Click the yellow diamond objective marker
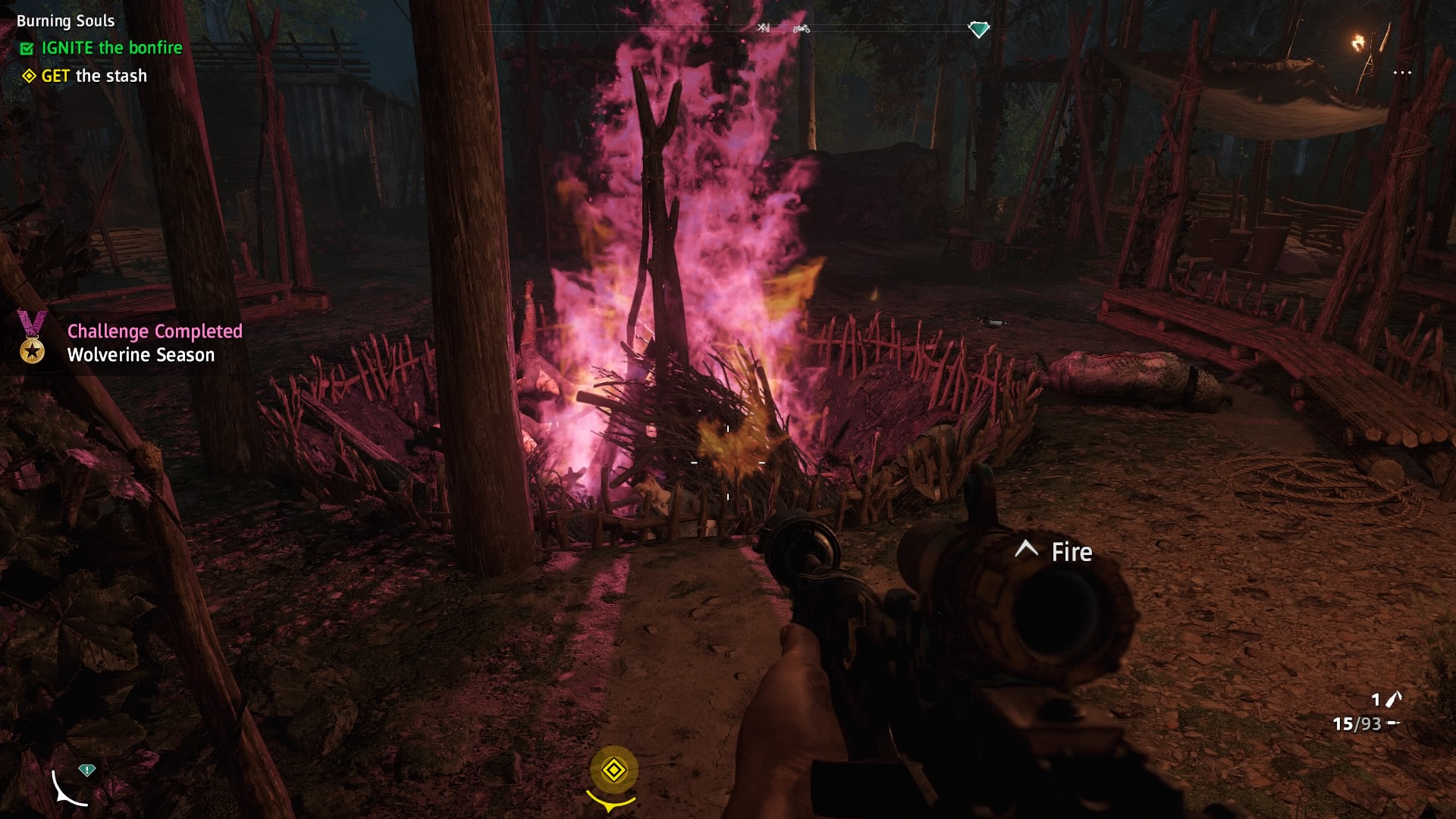The image size is (1456, 819). [x=613, y=770]
